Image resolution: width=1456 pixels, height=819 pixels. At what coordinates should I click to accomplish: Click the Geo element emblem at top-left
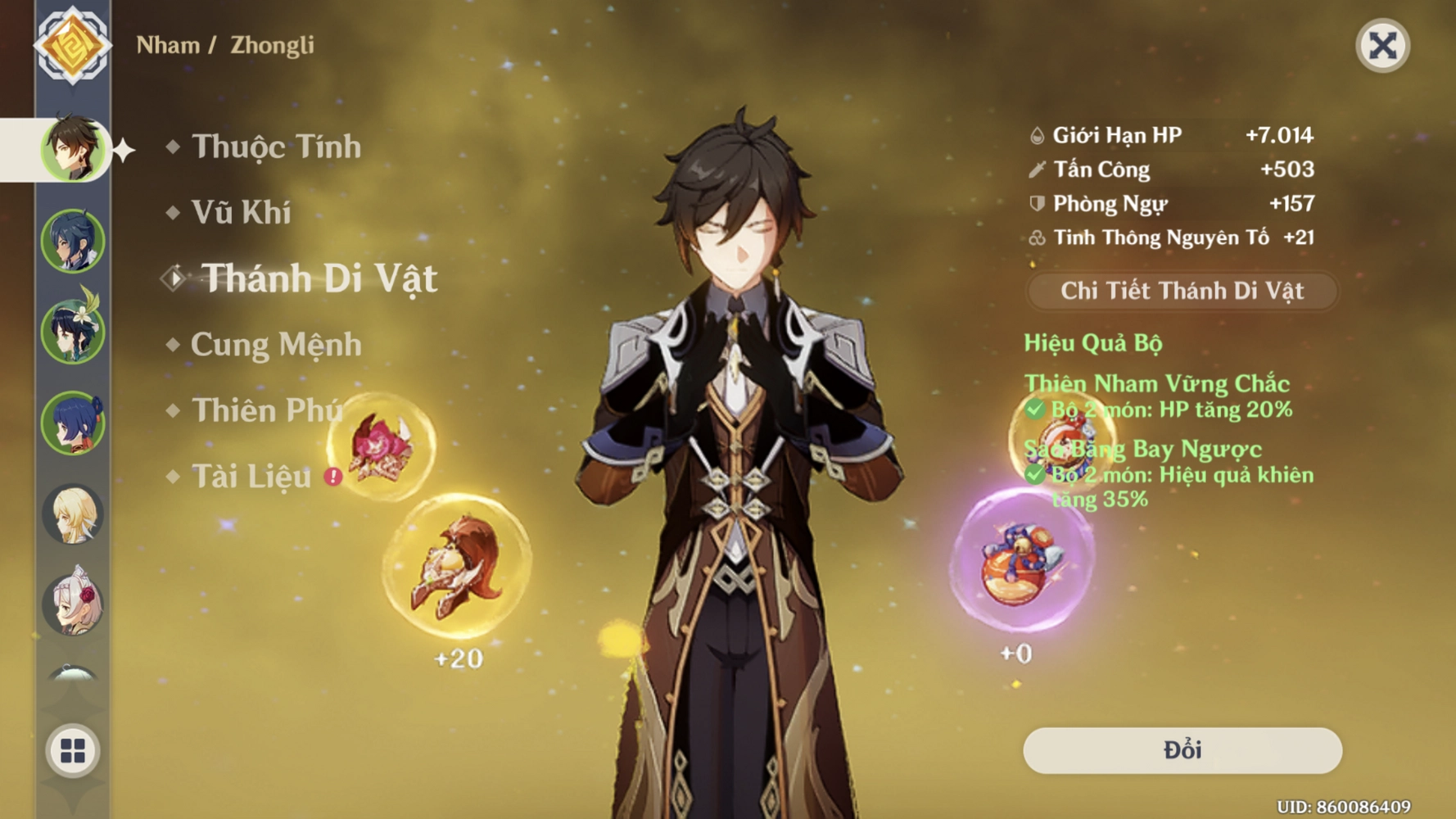74,45
